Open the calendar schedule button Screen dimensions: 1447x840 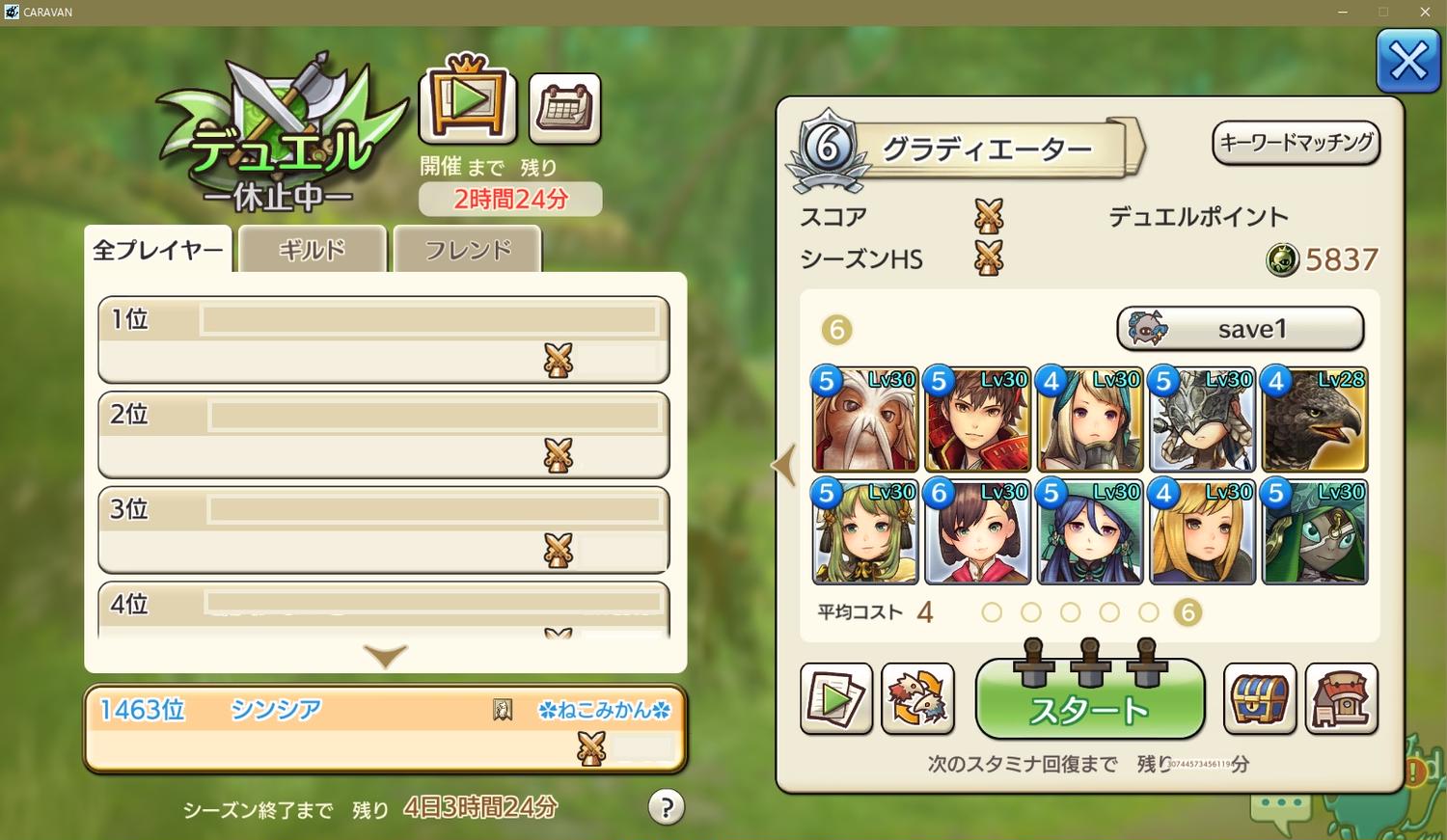tap(564, 107)
